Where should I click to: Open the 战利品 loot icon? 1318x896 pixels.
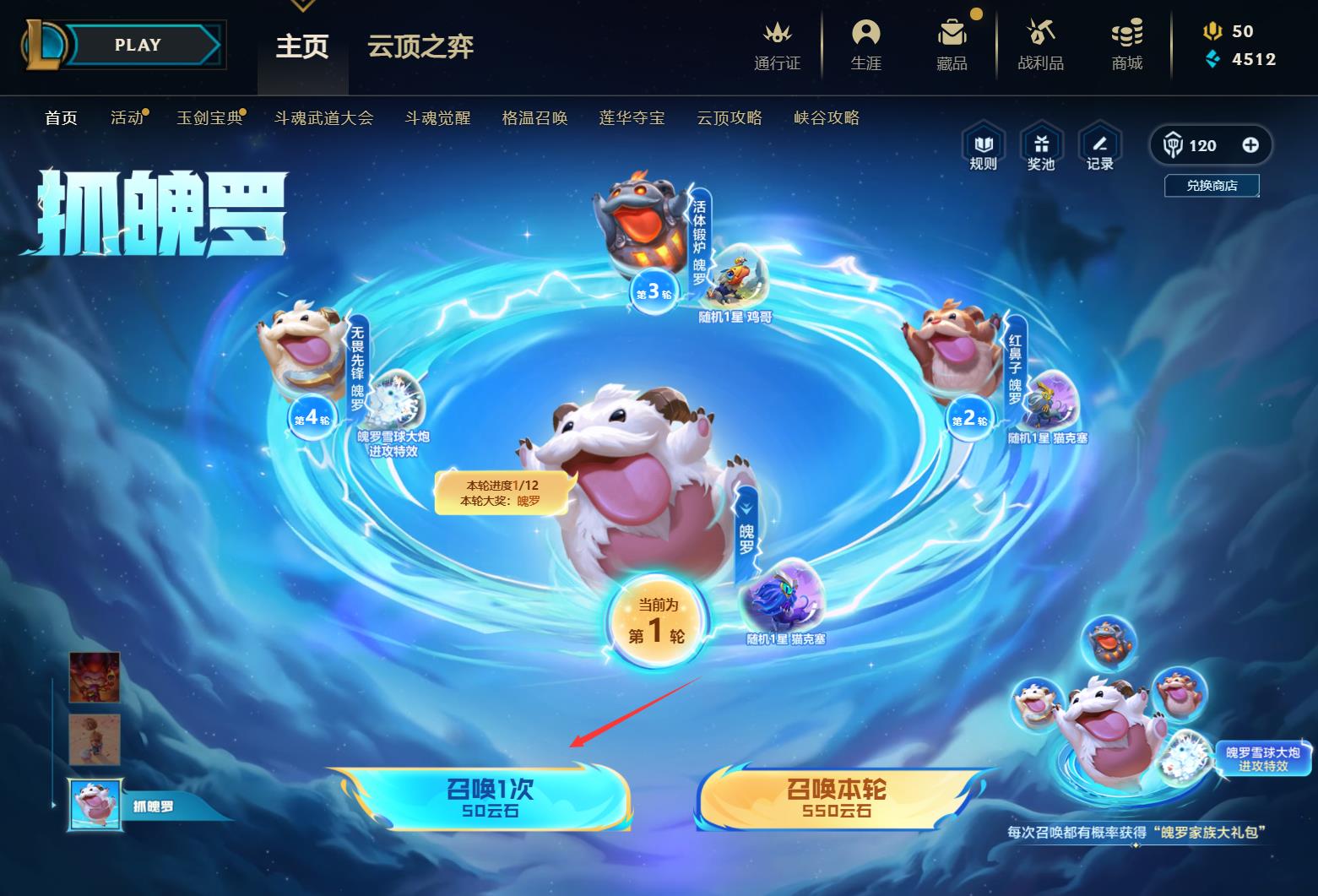(1039, 46)
